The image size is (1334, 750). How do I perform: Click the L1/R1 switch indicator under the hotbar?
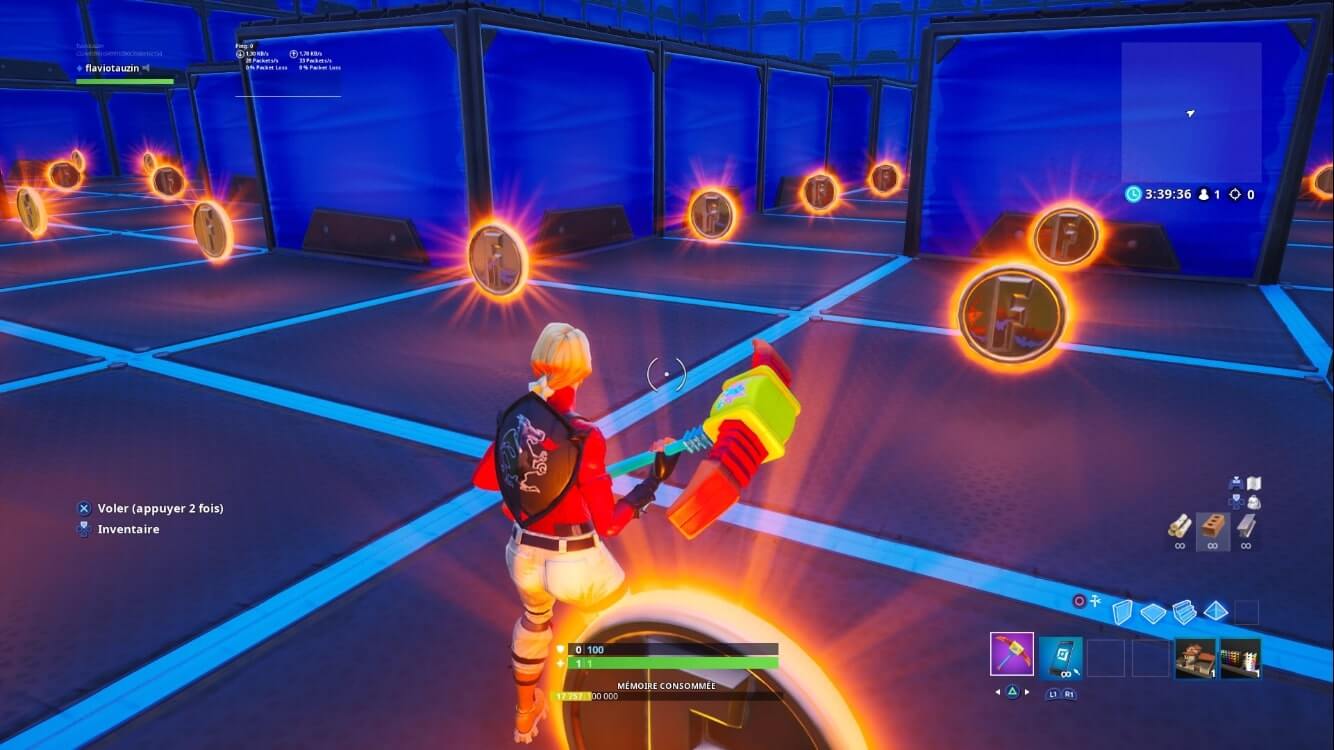coord(1063,693)
